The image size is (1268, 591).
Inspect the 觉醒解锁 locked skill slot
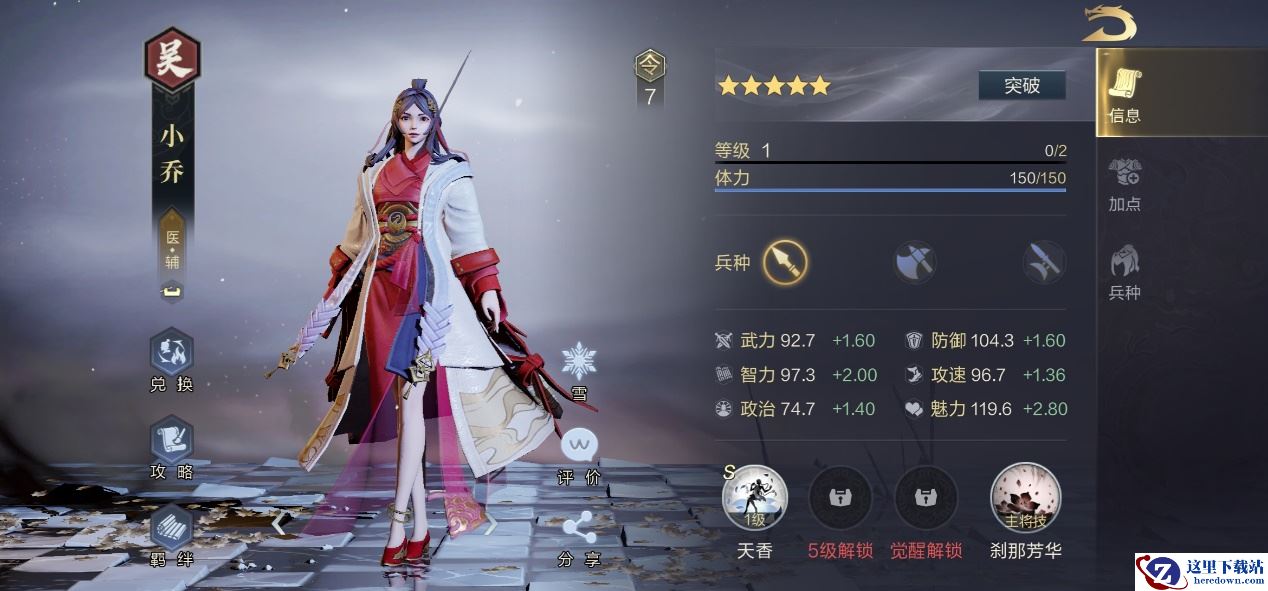click(x=926, y=499)
